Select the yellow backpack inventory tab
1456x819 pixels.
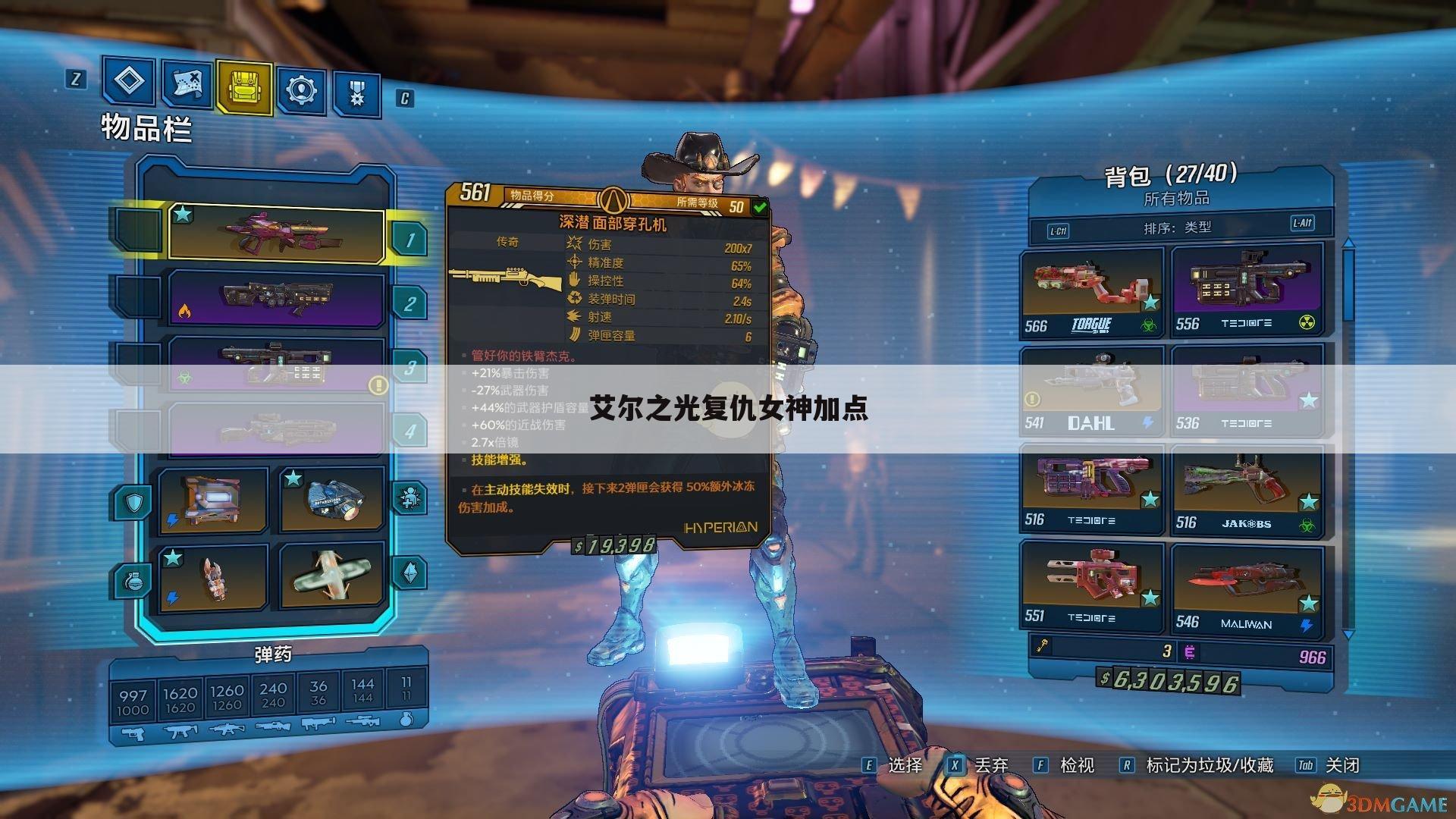[x=244, y=87]
